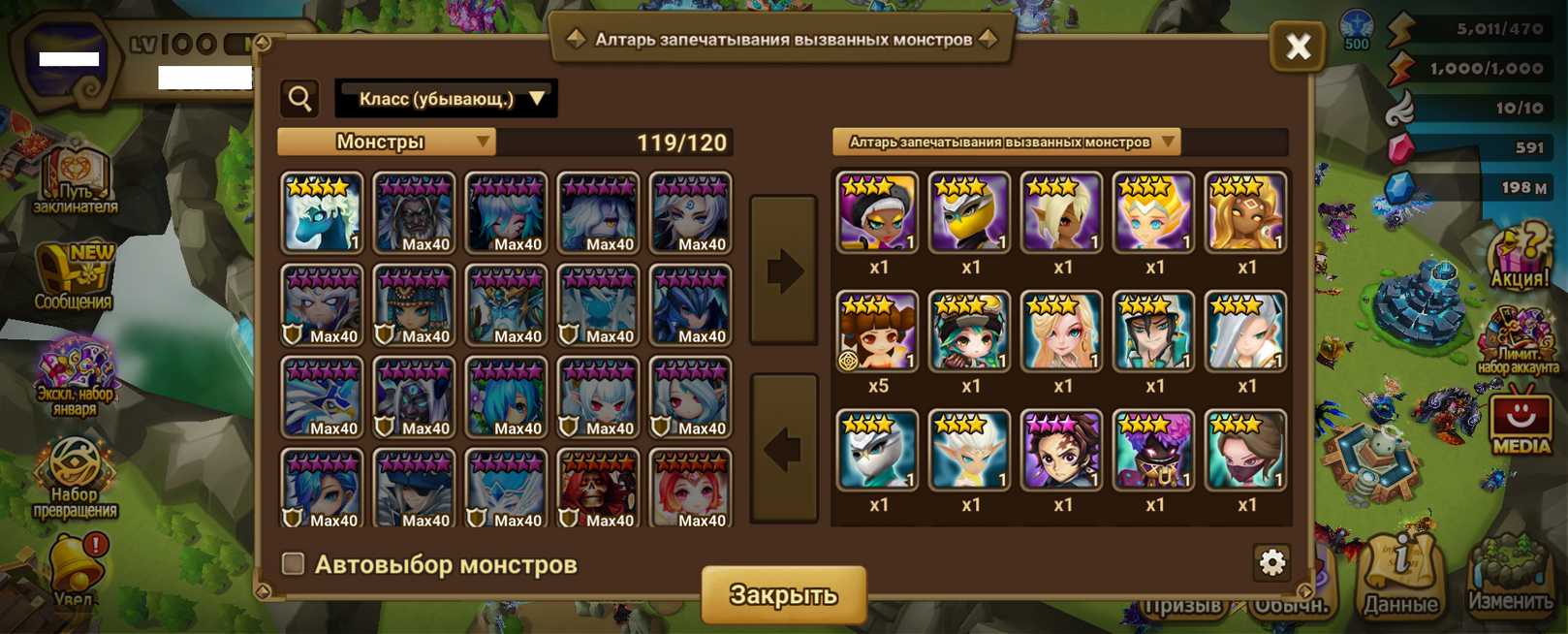Choose the masked ninja monster in altar
This screenshot has width=1568, height=634.
[x=1245, y=451]
